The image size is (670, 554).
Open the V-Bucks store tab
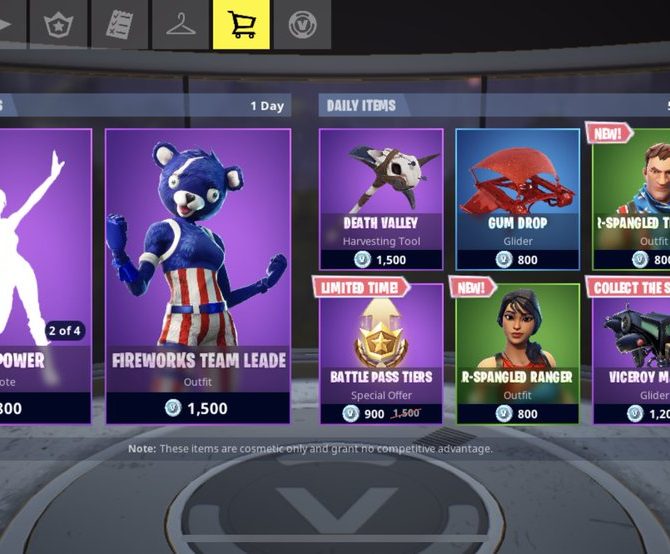pyautogui.click(x=301, y=25)
